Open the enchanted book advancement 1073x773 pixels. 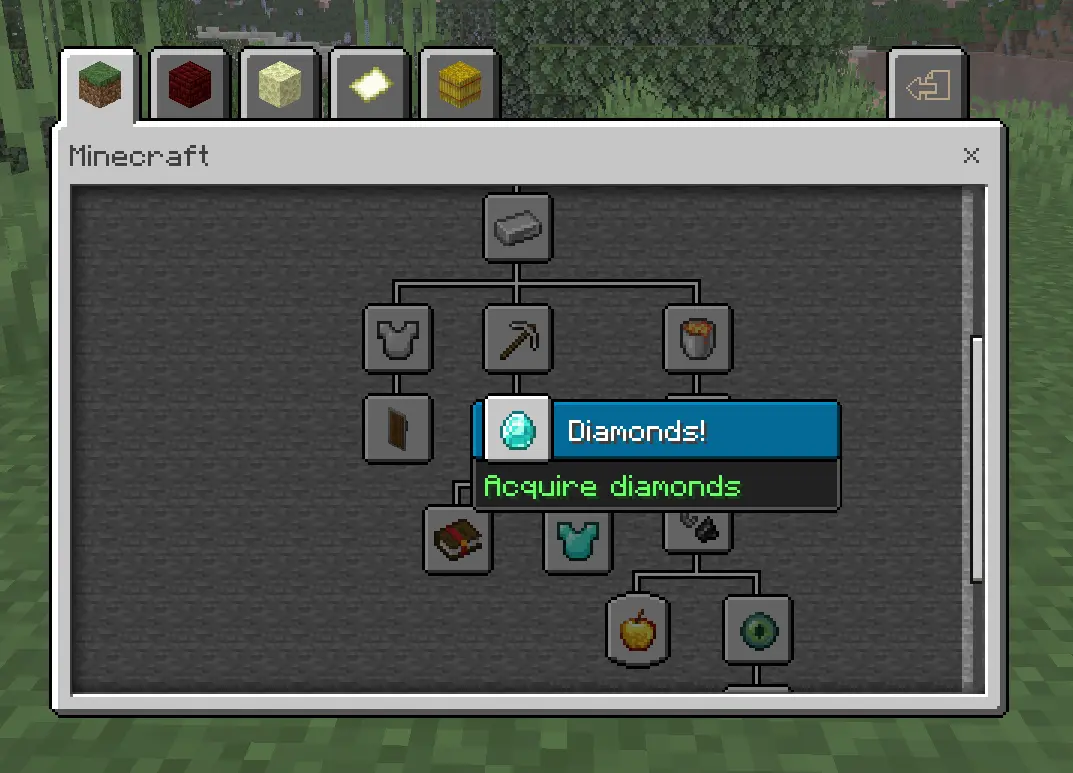pos(458,540)
